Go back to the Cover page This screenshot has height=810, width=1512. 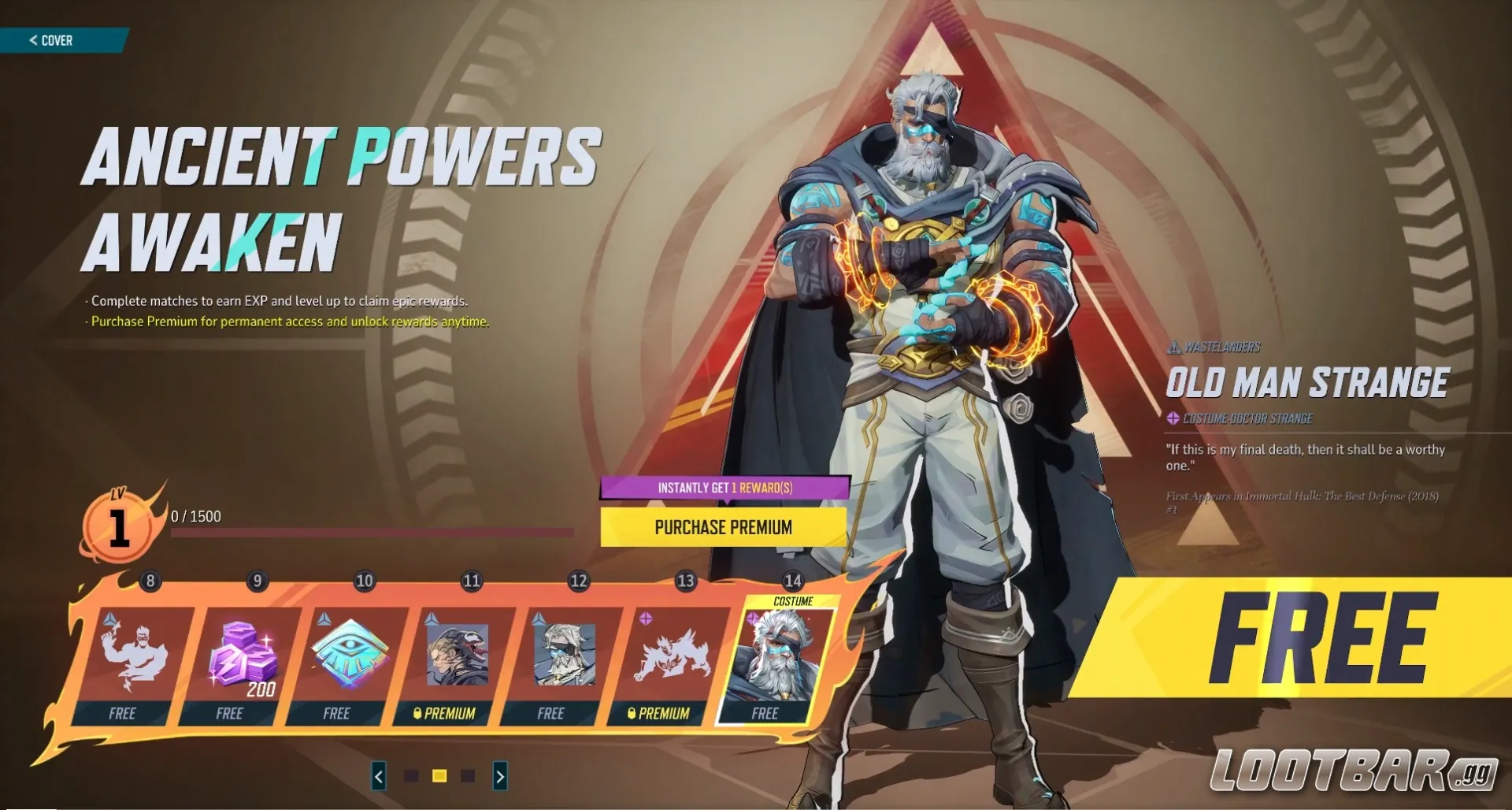click(x=52, y=40)
